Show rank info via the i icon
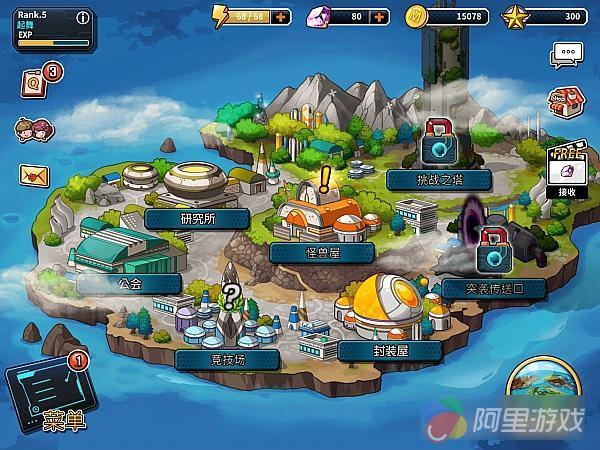600x450 pixels. point(82,17)
